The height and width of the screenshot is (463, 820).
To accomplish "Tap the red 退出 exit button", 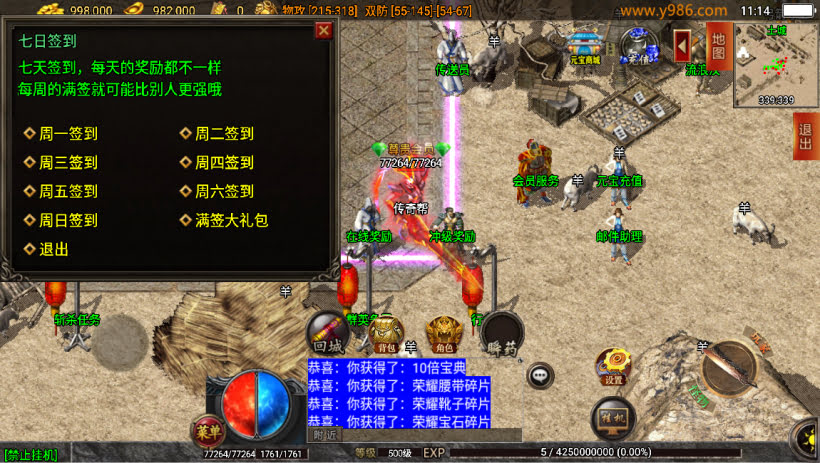I will point(806,136).
